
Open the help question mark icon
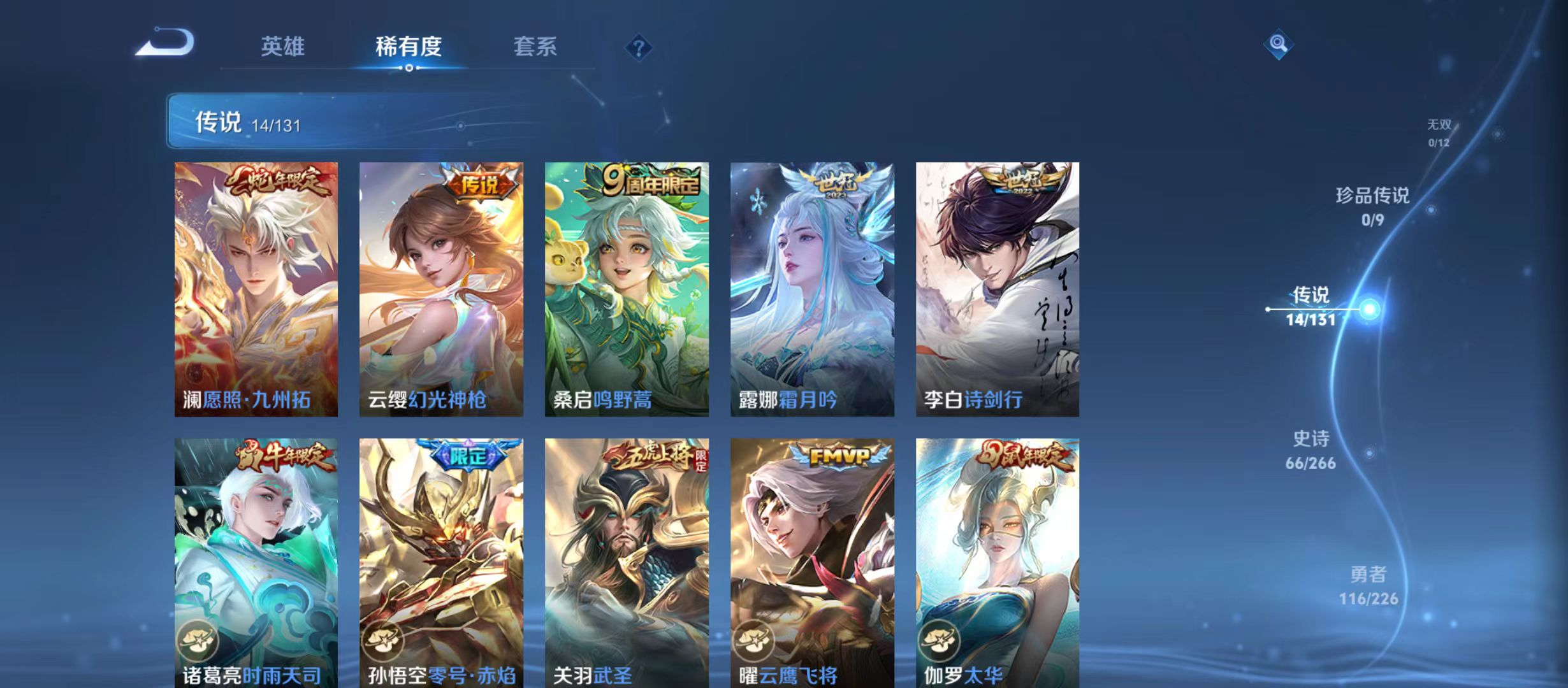[x=639, y=47]
